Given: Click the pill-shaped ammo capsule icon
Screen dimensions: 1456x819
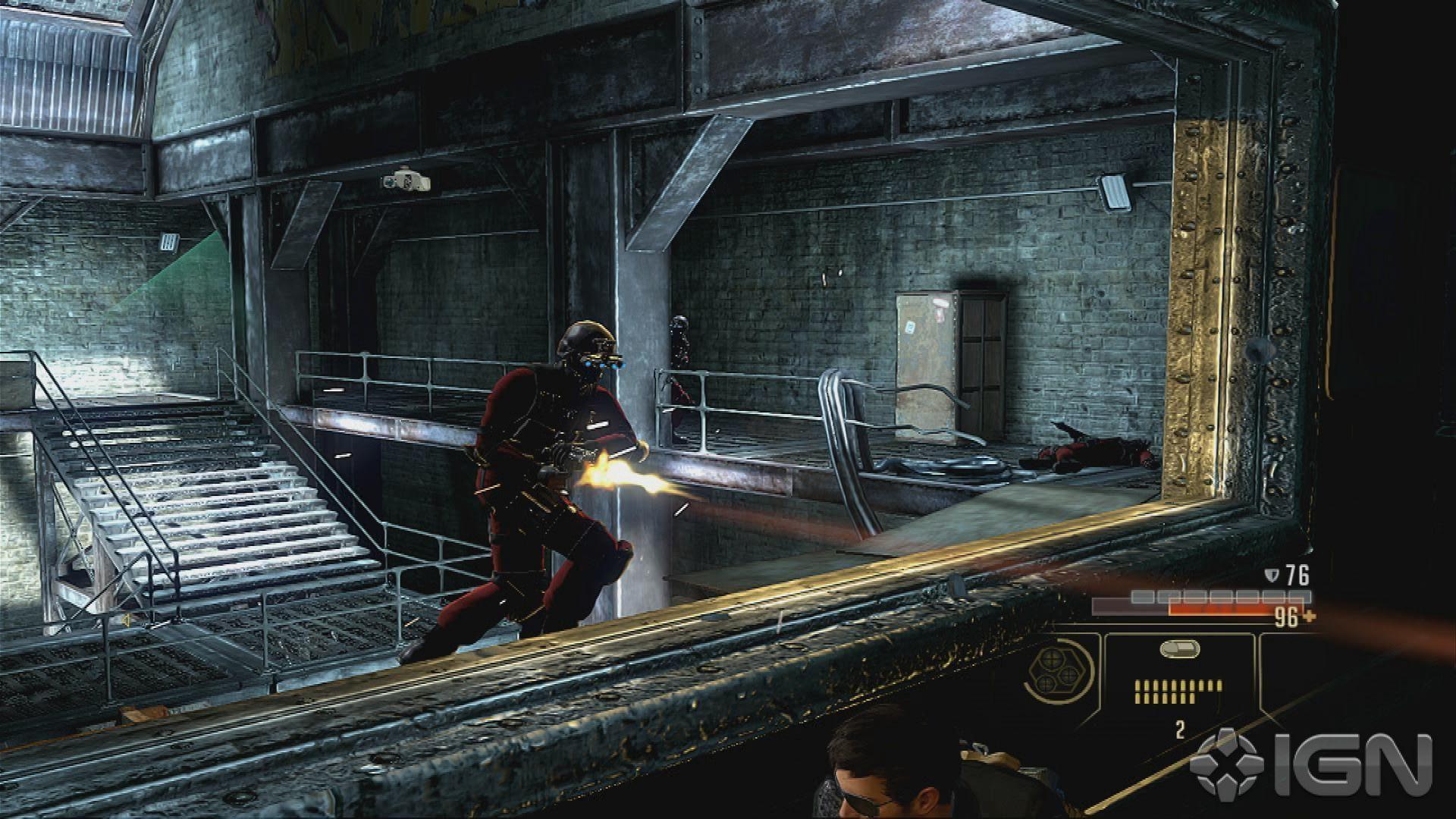Looking at the screenshot, I should point(1180,648).
